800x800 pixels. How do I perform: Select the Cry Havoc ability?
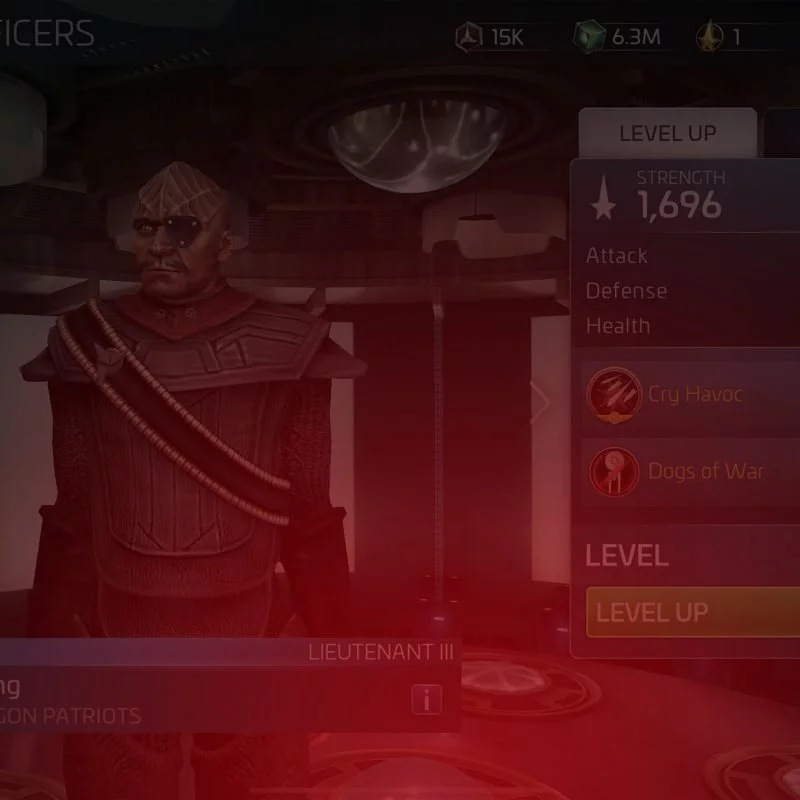[x=693, y=393]
